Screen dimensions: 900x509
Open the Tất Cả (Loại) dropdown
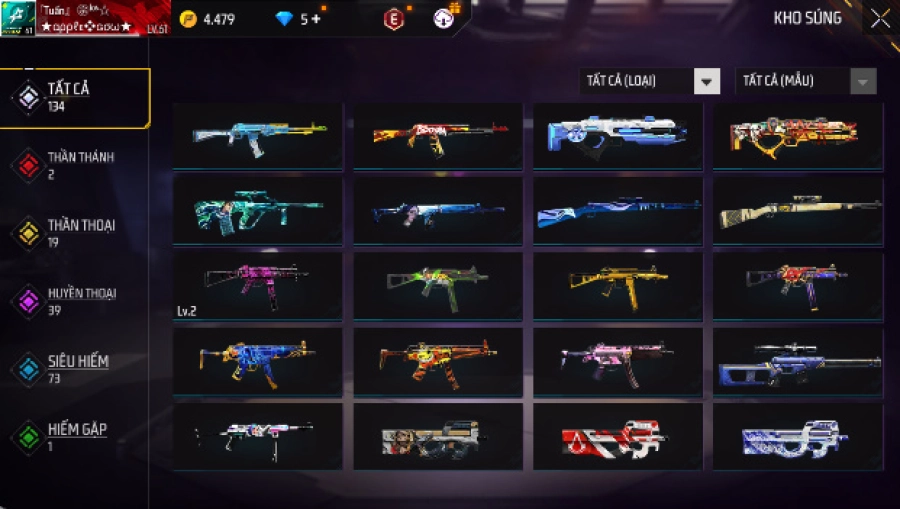650,81
